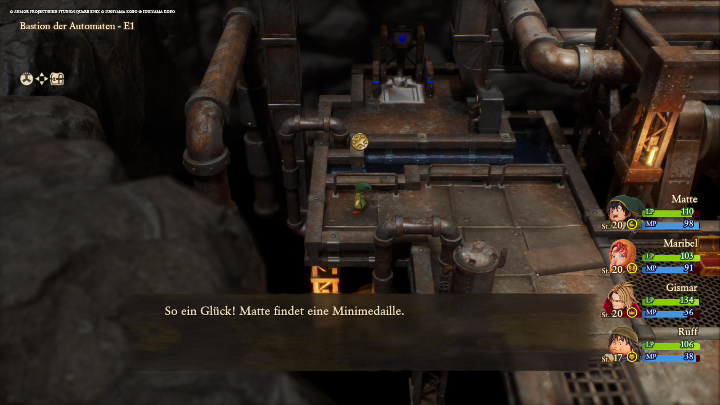Click the treasure chest status icon
The image size is (720, 405).
coord(58,79)
